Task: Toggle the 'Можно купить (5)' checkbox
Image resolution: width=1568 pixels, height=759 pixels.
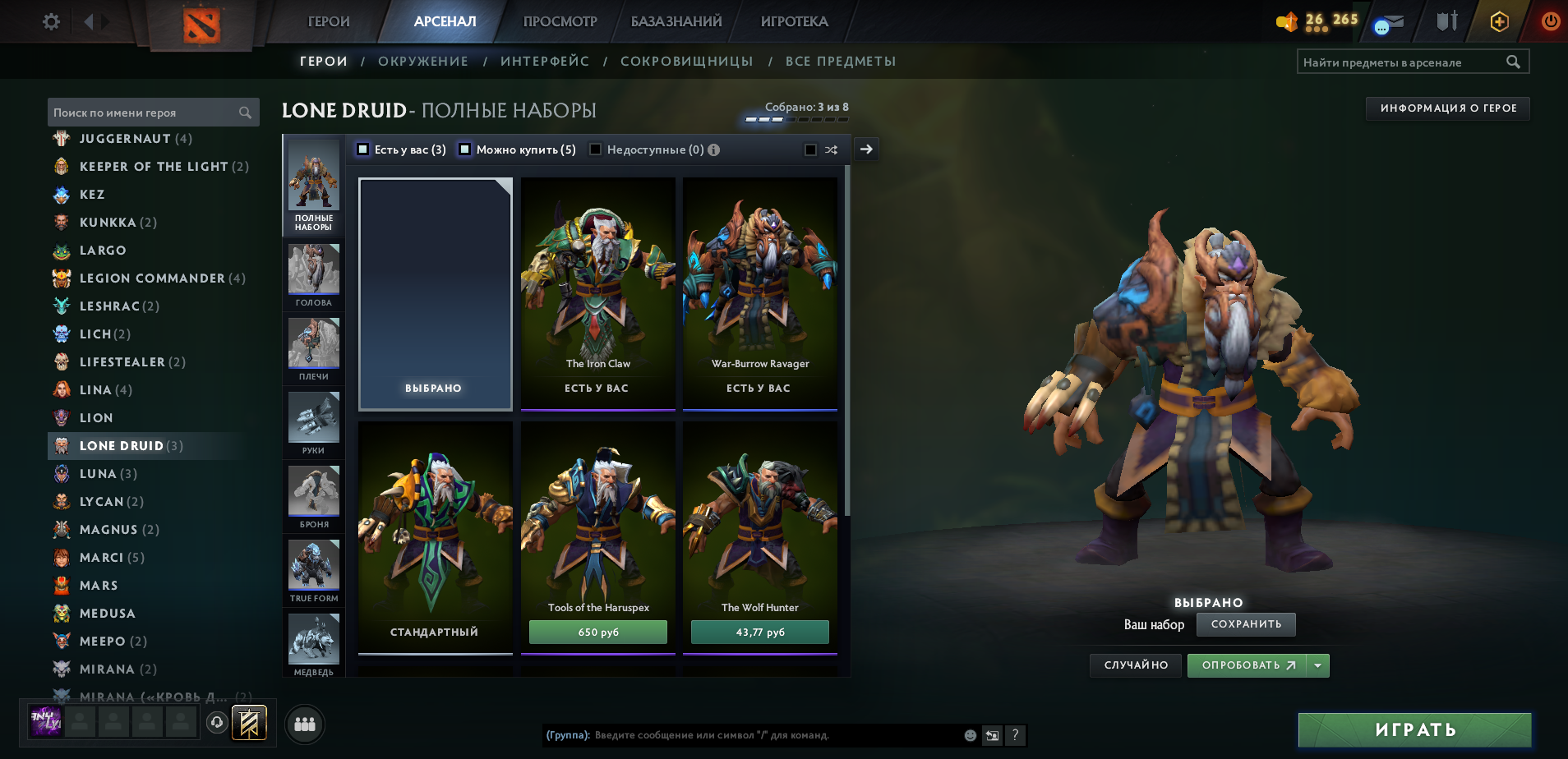Action: click(x=465, y=149)
